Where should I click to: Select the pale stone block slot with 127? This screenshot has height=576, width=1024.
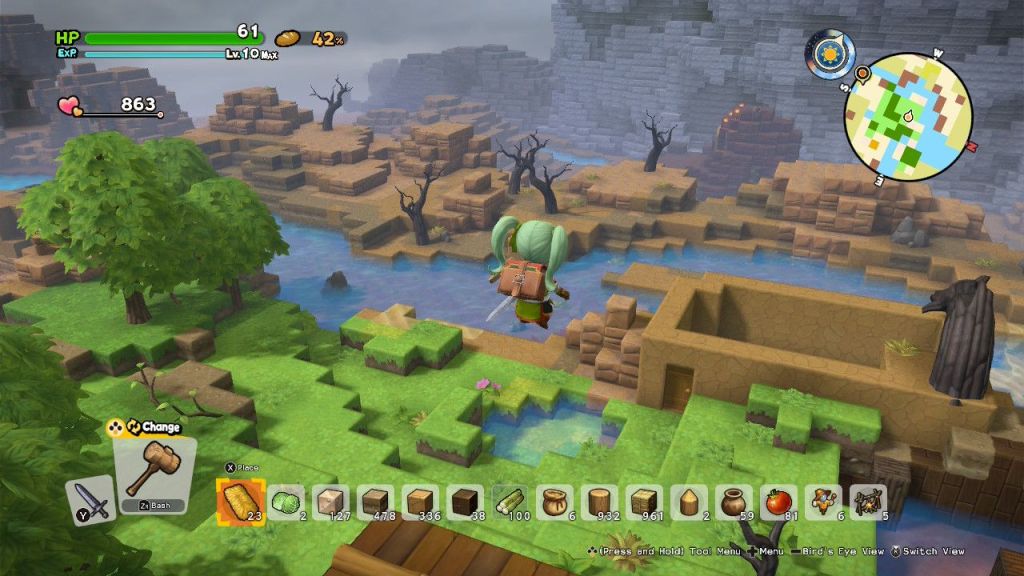pyautogui.click(x=331, y=501)
